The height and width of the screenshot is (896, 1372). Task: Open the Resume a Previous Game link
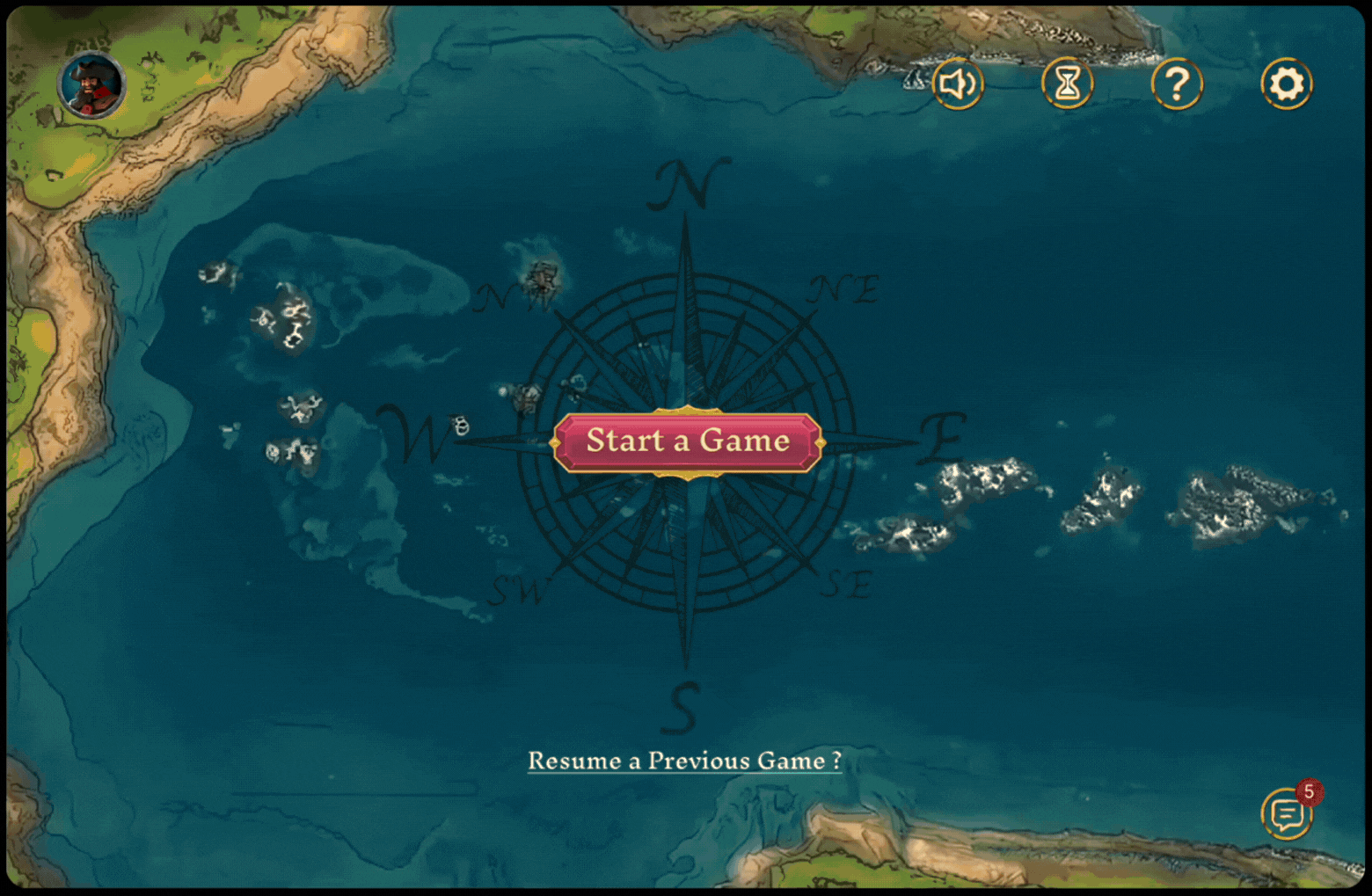[684, 761]
